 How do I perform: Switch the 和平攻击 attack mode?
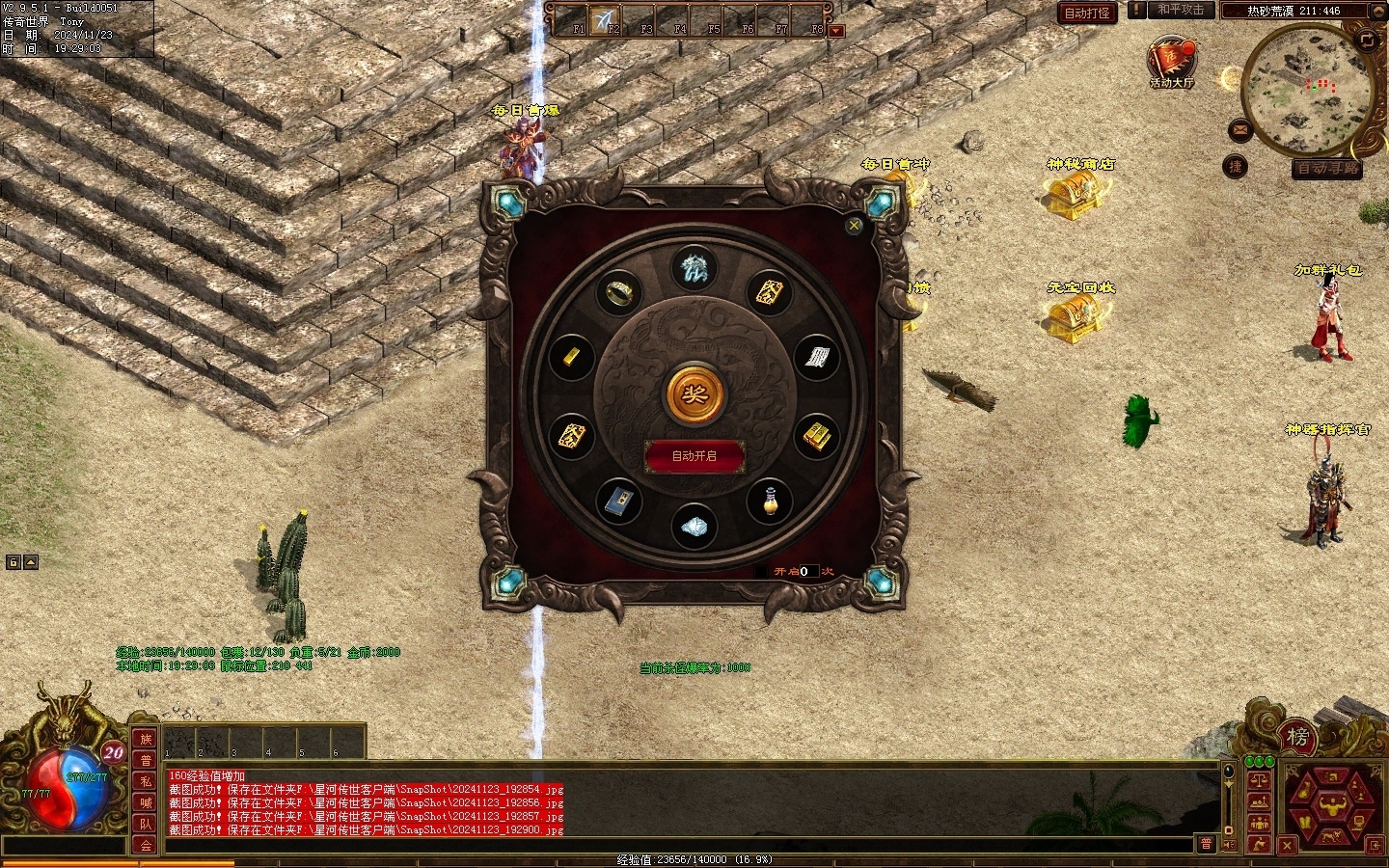pos(1180,11)
